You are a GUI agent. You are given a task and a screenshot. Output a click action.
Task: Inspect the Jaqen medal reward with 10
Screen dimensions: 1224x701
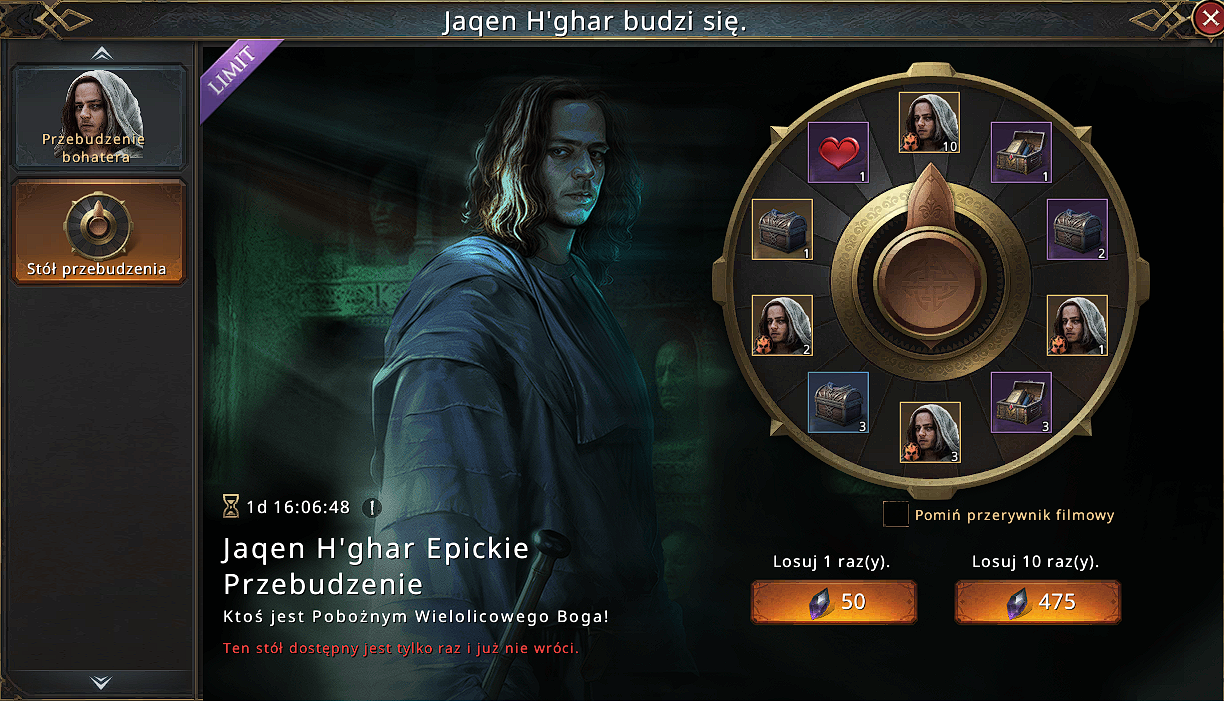tap(929, 122)
